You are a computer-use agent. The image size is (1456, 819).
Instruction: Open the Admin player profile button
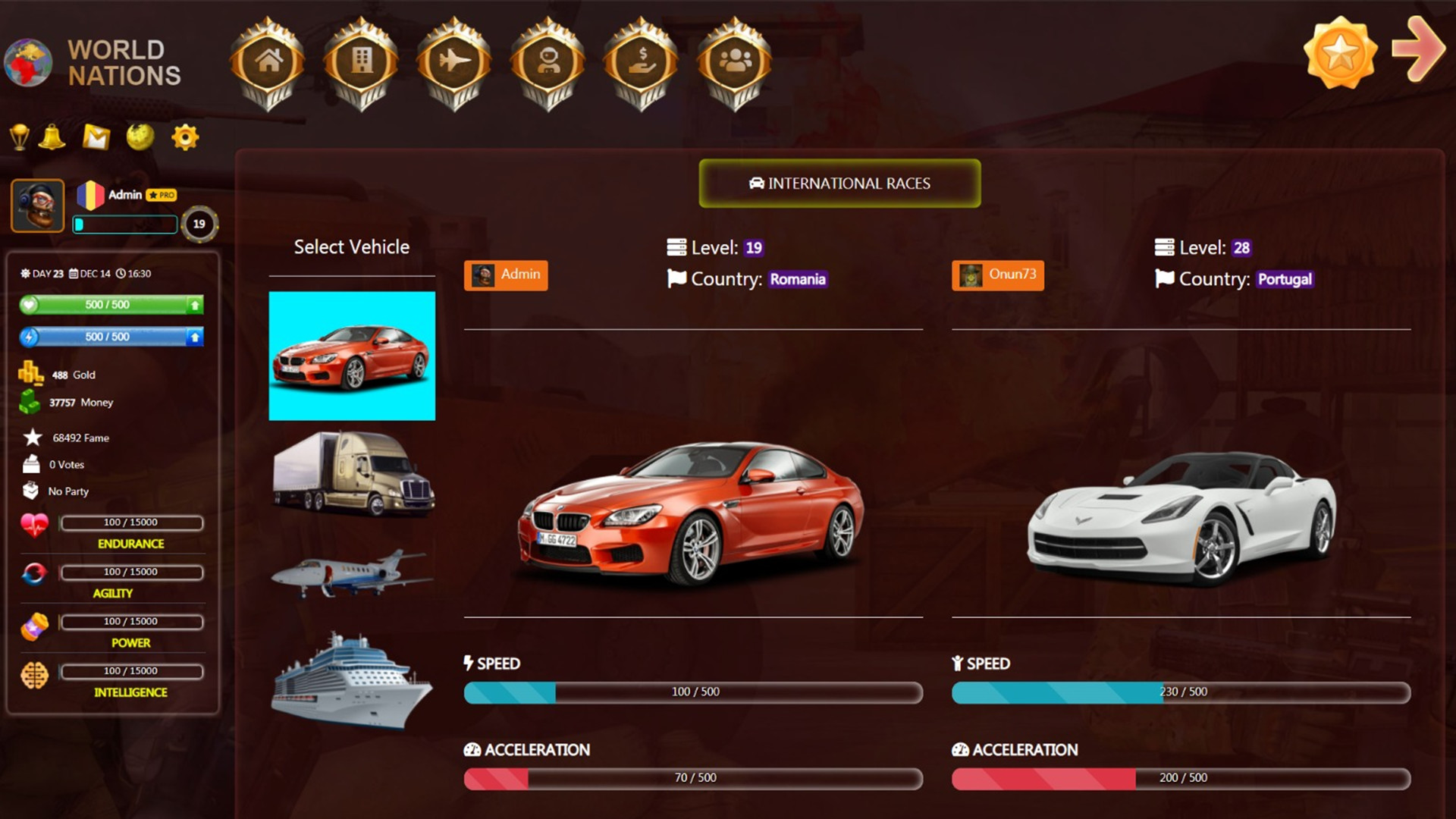[505, 275]
